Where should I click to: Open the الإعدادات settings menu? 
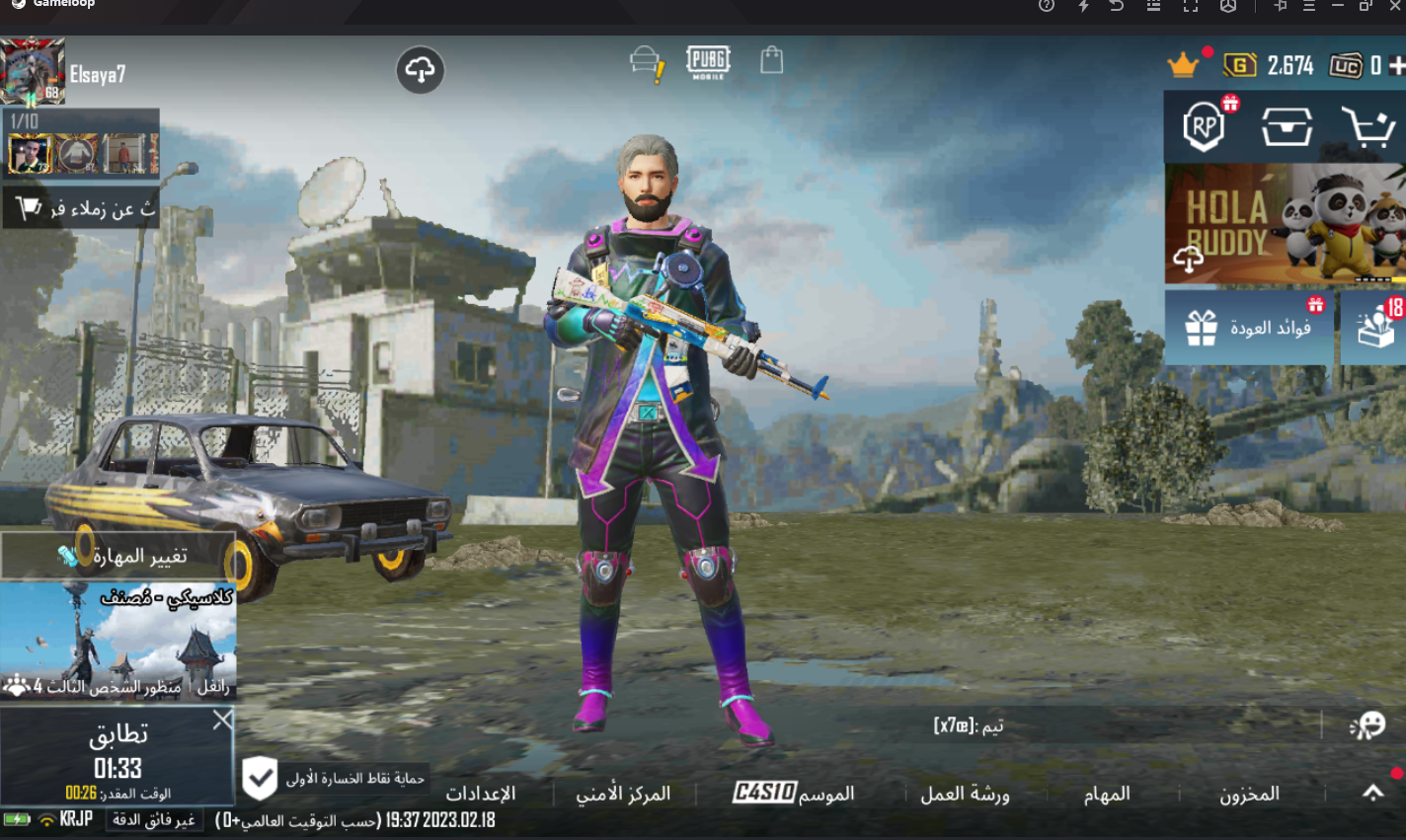tap(481, 794)
